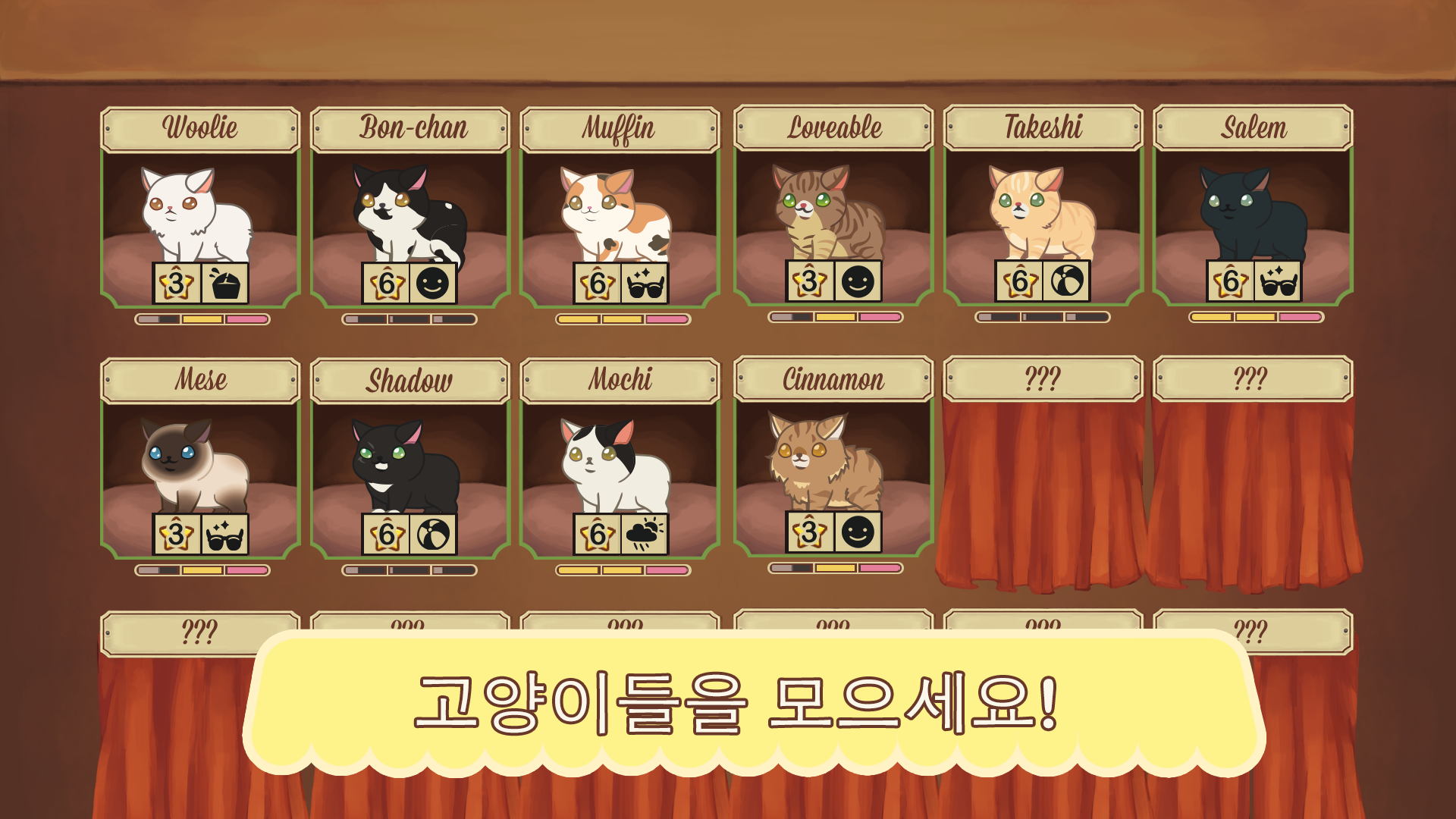Click the star level 6 badge under Shadow

(387, 535)
